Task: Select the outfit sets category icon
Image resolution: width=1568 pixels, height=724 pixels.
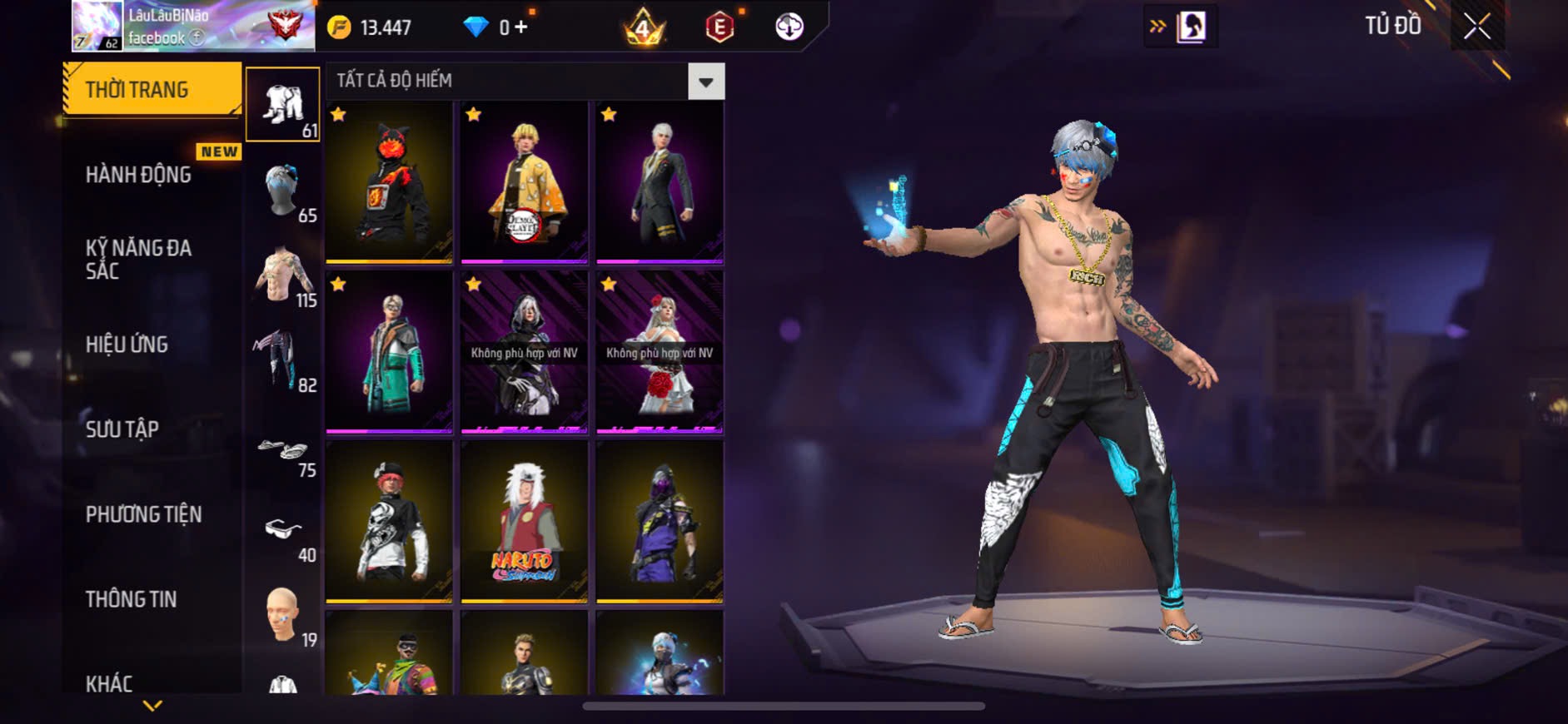Action: [283, 104]
